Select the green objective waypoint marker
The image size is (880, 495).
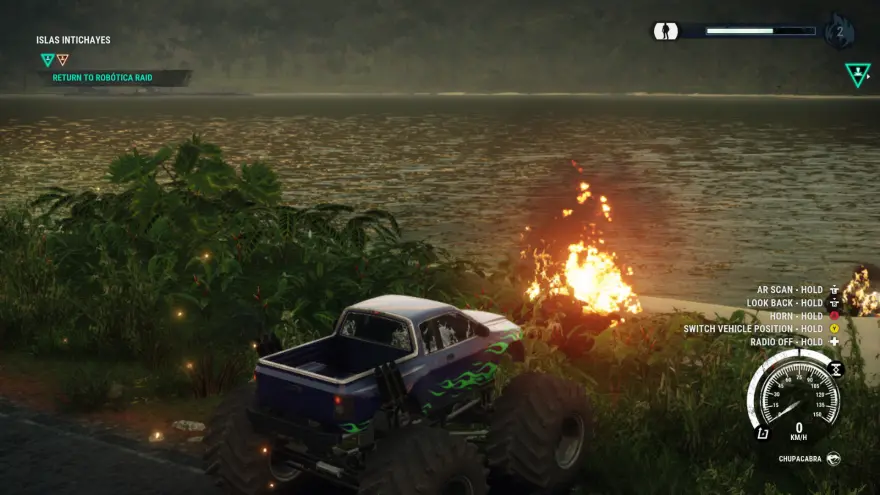857,74
